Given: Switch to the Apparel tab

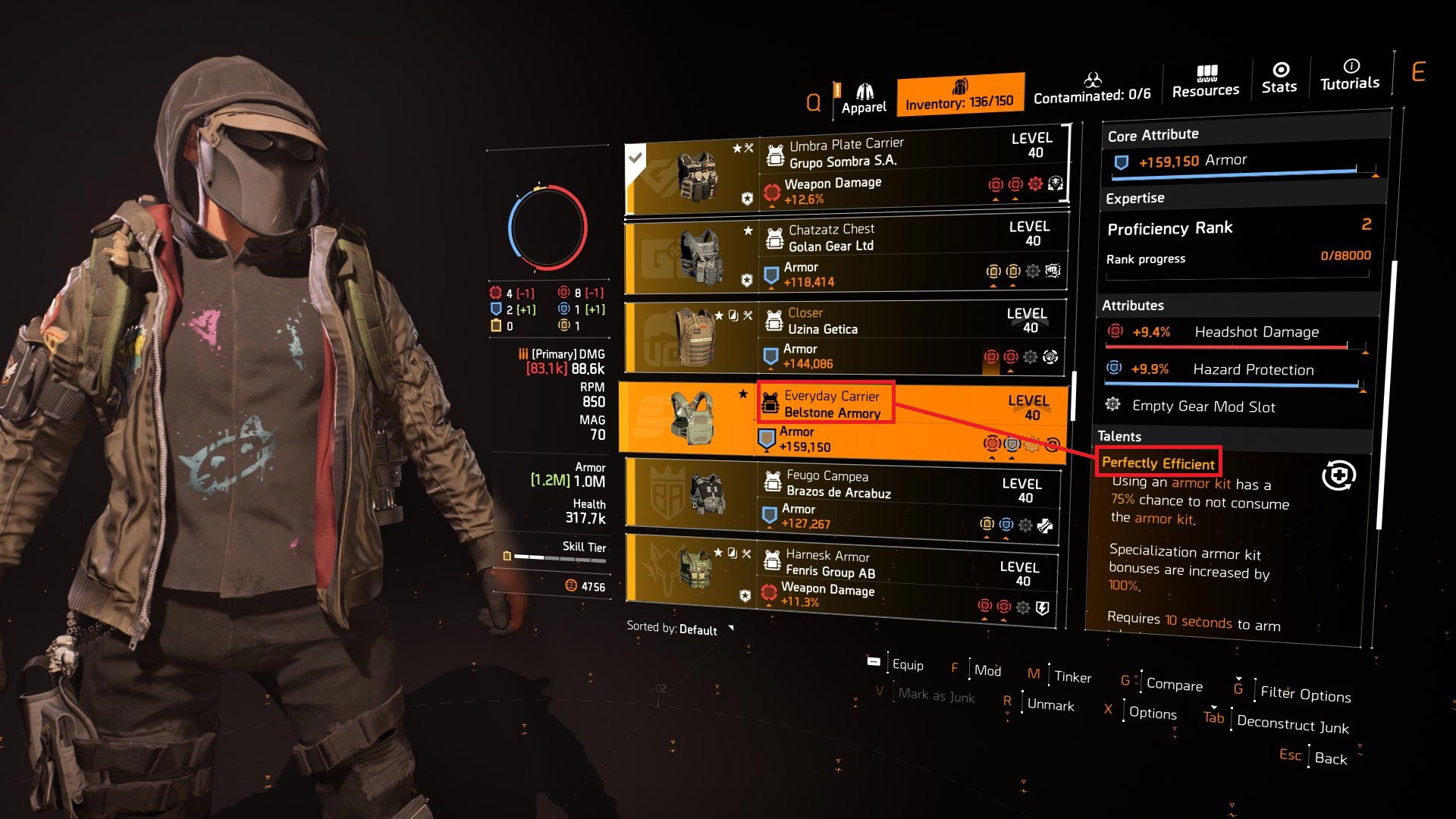Looking at the screenshot, I should click(863, 99).
